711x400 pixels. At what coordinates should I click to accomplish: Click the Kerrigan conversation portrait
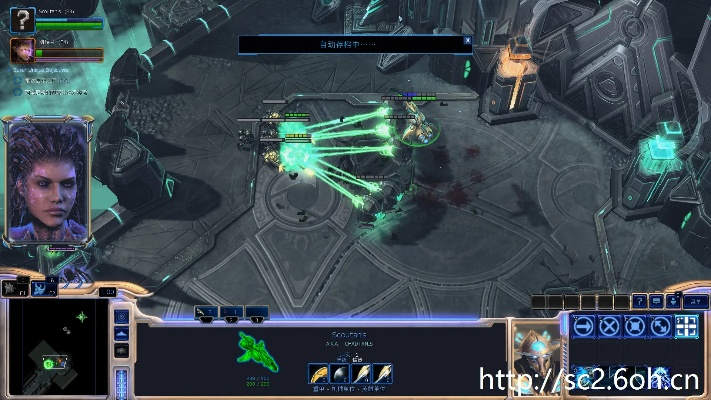click(x=46, y=182)
